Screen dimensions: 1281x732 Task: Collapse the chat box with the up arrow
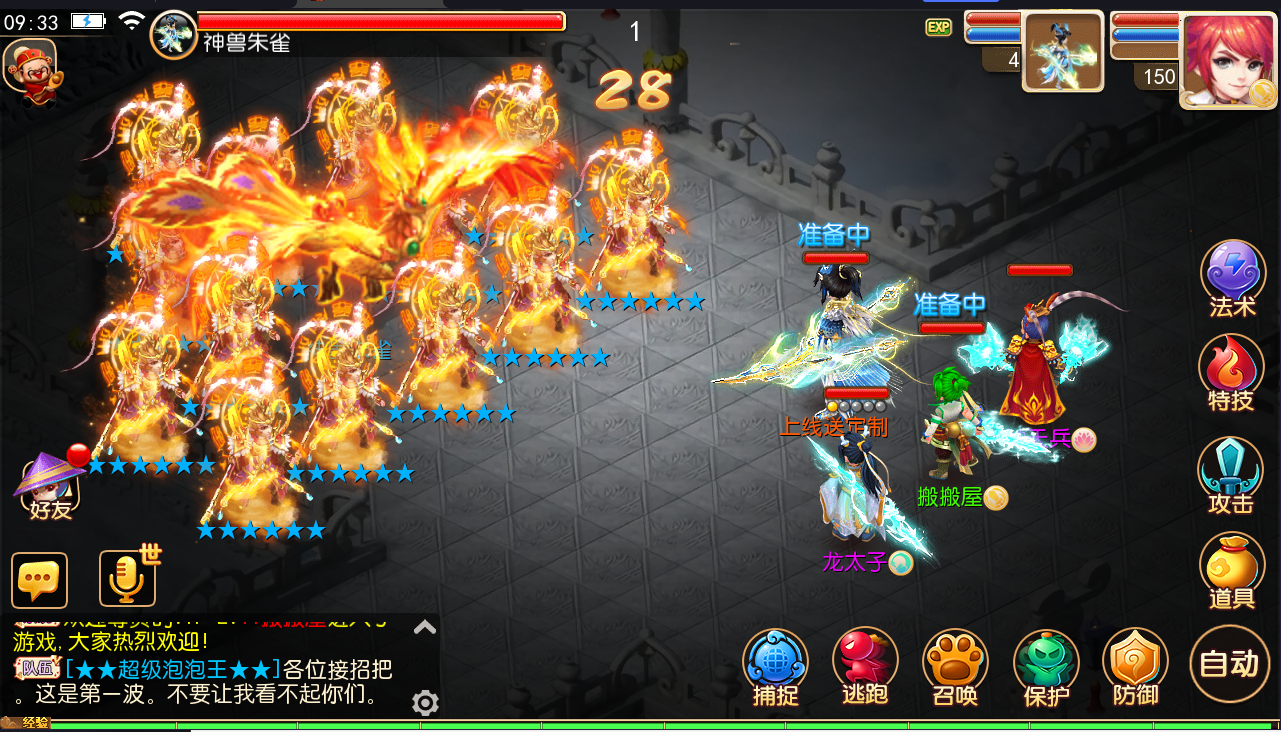click(424, 628)
